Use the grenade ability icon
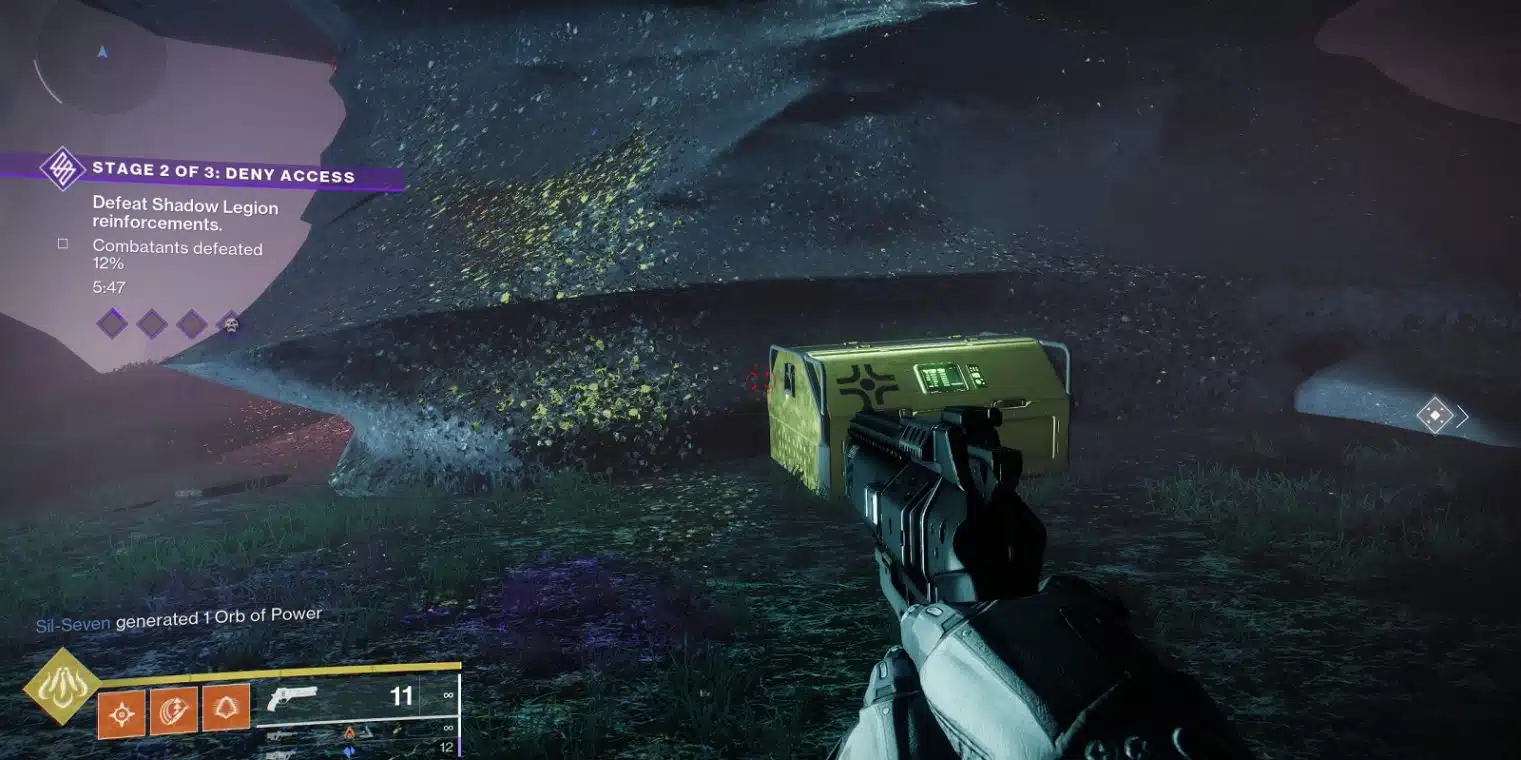The image size is (1521, 760). click(121, 713)
